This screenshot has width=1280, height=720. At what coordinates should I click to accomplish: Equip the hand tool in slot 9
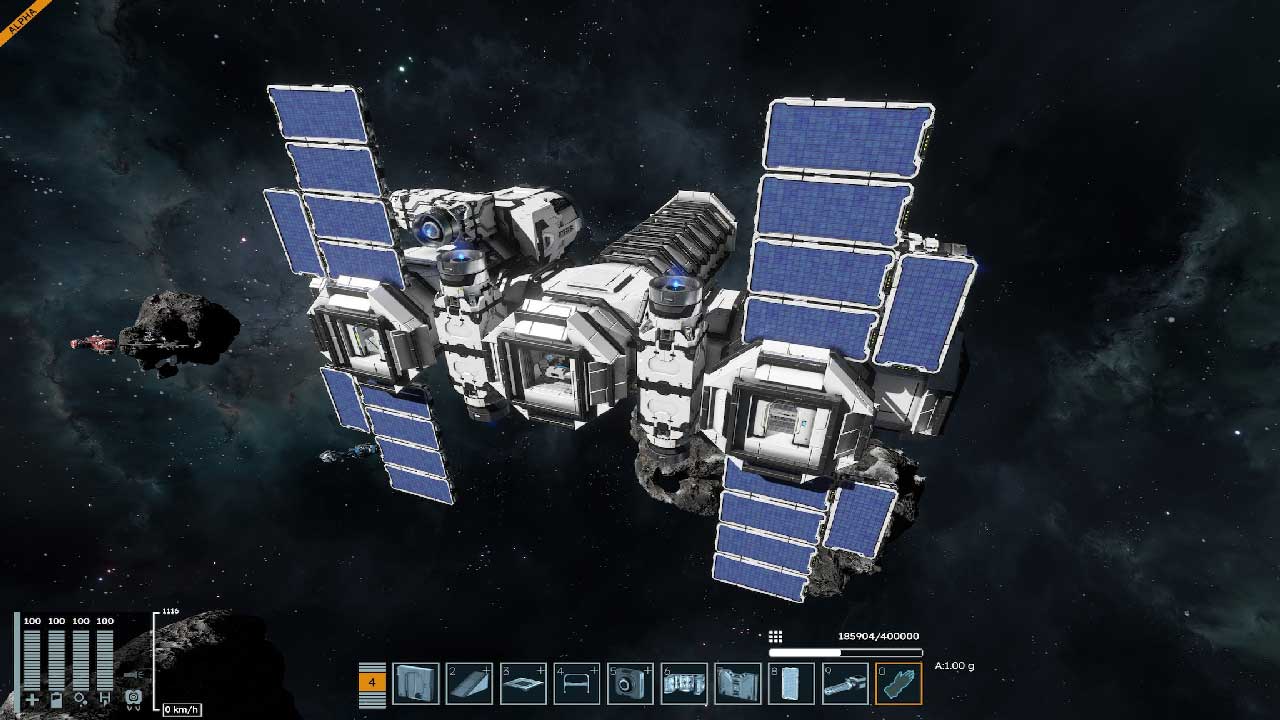846,683
